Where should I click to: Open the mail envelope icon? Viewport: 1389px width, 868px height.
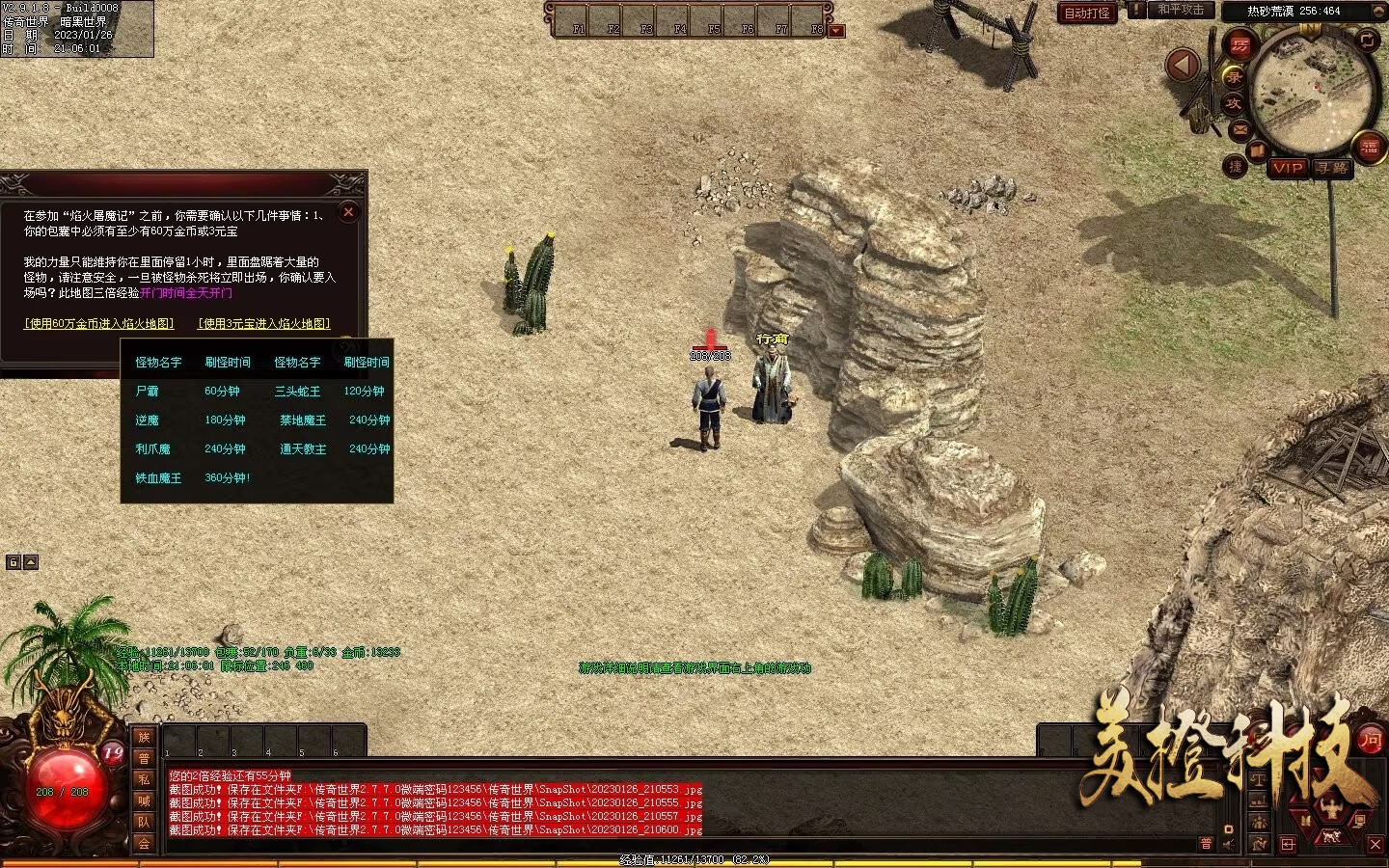(1239, 129)
